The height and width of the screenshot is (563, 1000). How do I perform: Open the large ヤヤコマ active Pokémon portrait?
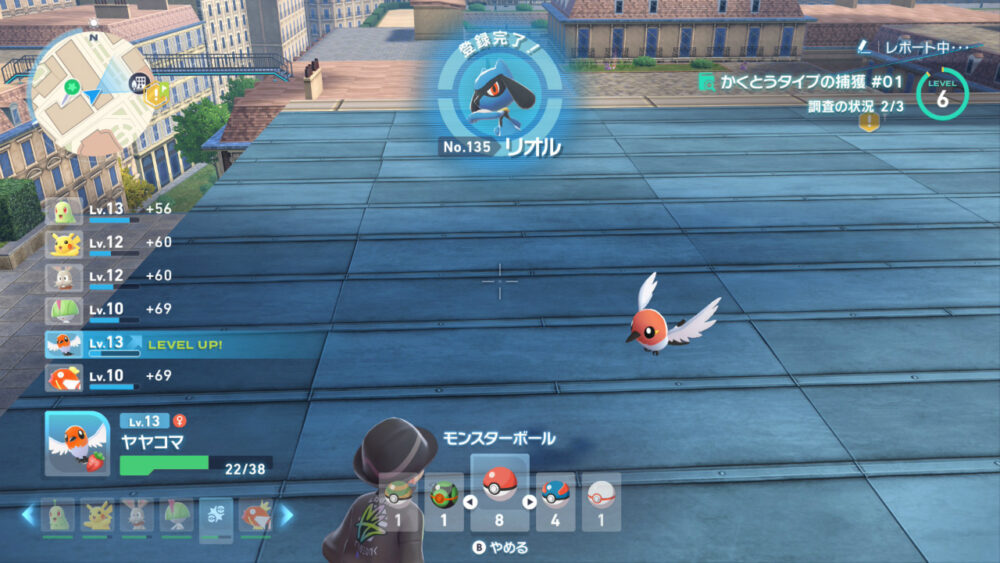click(77, 444)
